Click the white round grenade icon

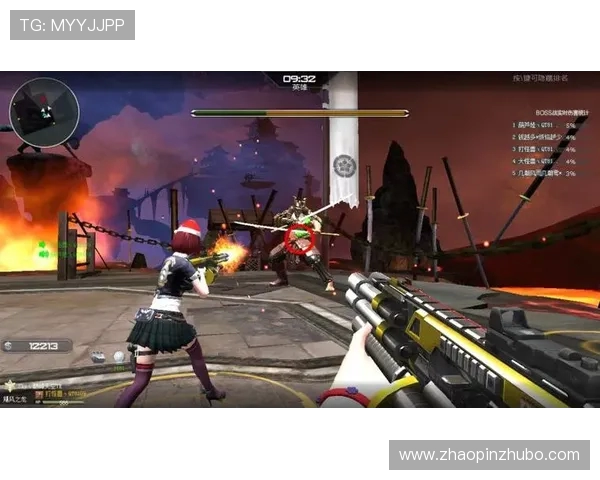pos(119,356)
